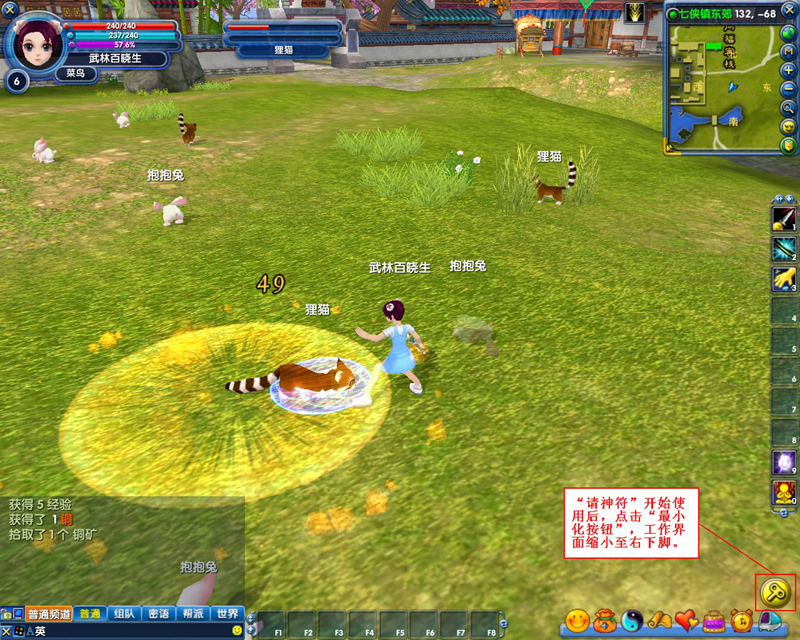Open the purple bag inventory icon
The width and height of the screenshot is (800, 640).
(714, 621)
